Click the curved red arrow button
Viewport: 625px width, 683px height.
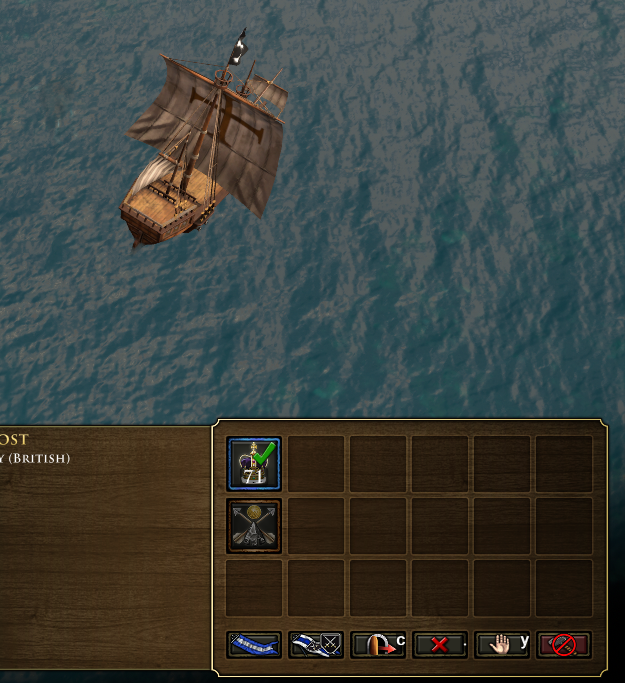point(377,645)
